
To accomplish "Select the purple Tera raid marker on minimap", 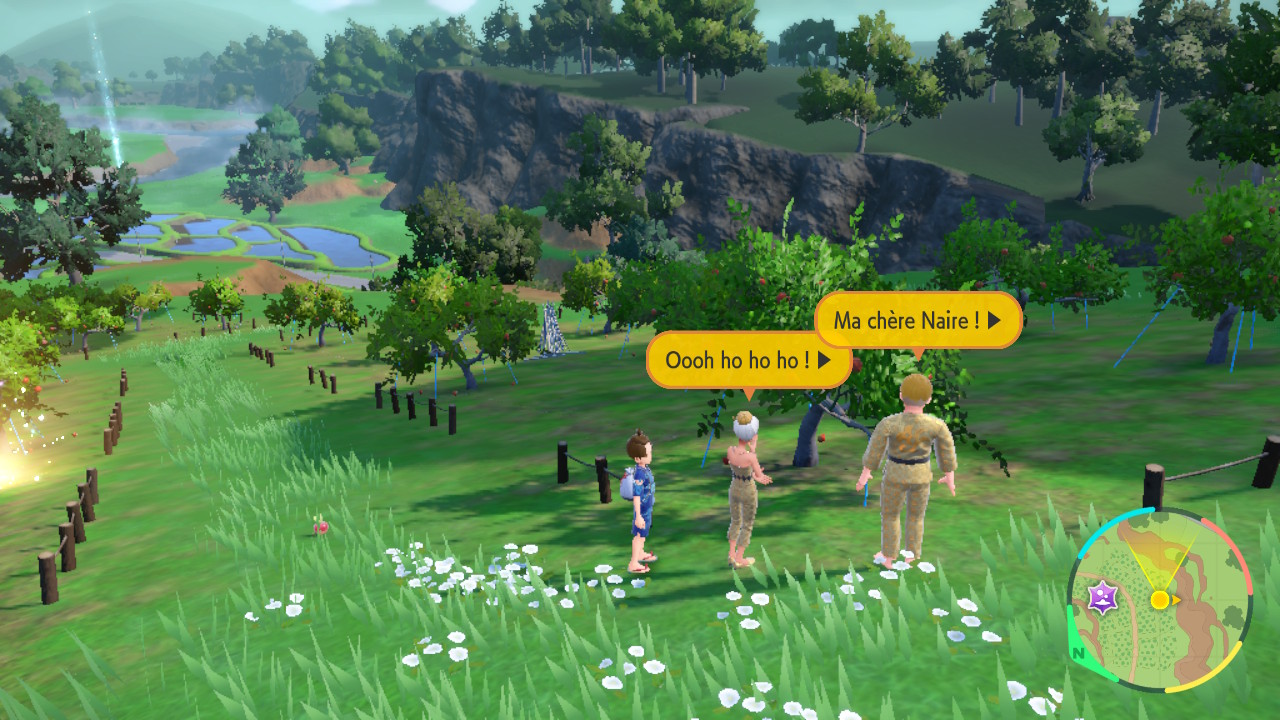I will [1102, 600].
